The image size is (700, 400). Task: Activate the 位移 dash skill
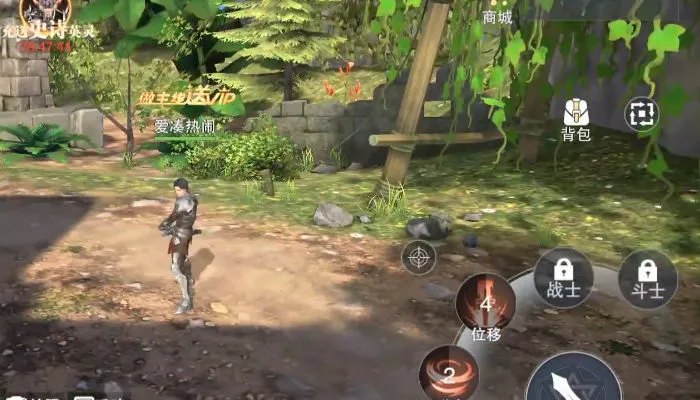point(486,304)
